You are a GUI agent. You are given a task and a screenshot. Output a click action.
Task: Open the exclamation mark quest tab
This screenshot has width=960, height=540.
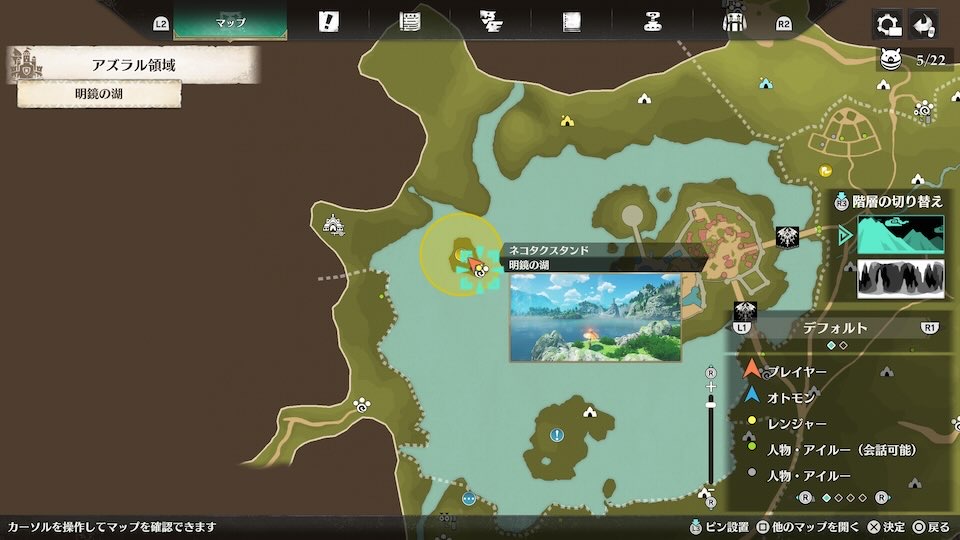point(328,21)
